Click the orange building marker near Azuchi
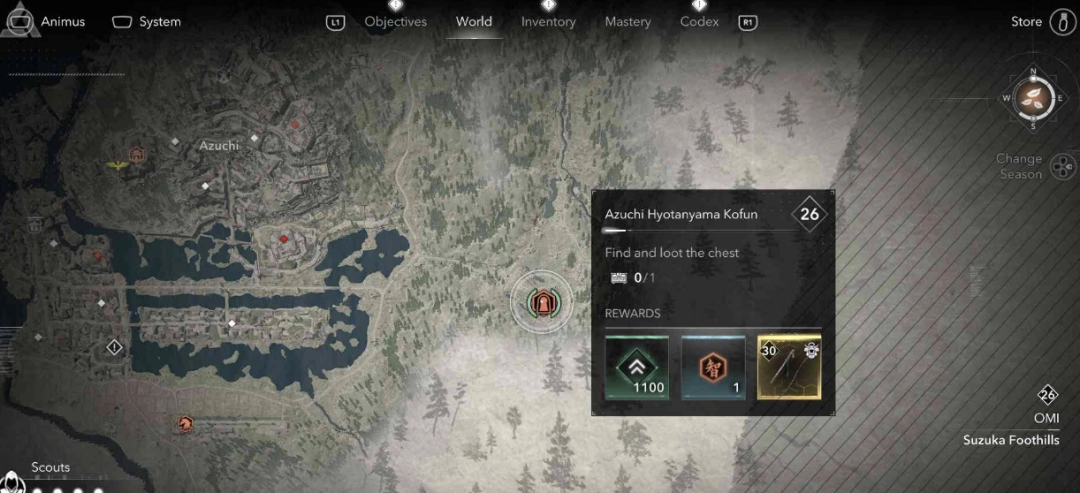This screenshot has width=1080, height=493. [x=137, y=156]
